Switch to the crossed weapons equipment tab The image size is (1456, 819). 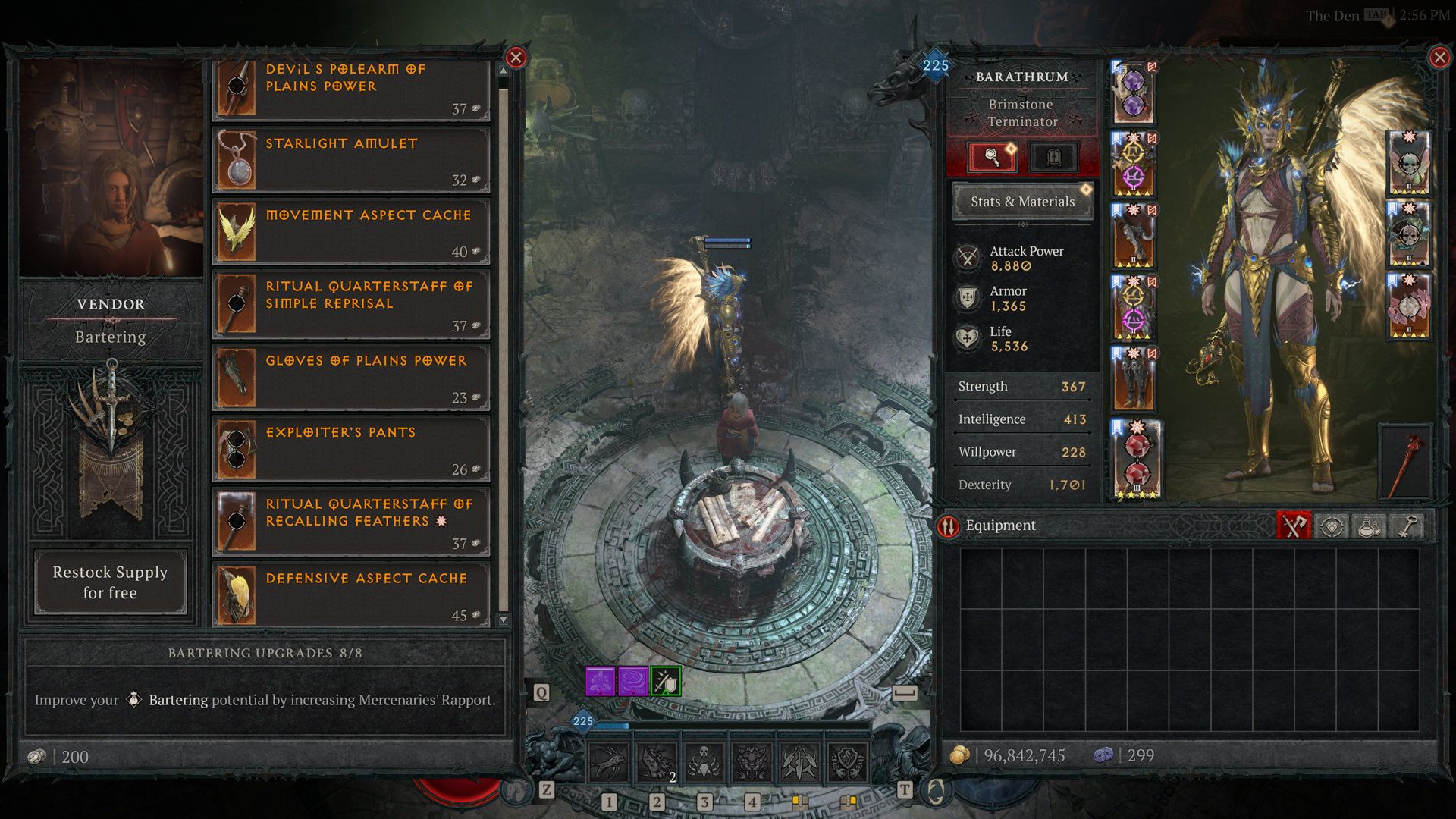(x=1294, y=526)
